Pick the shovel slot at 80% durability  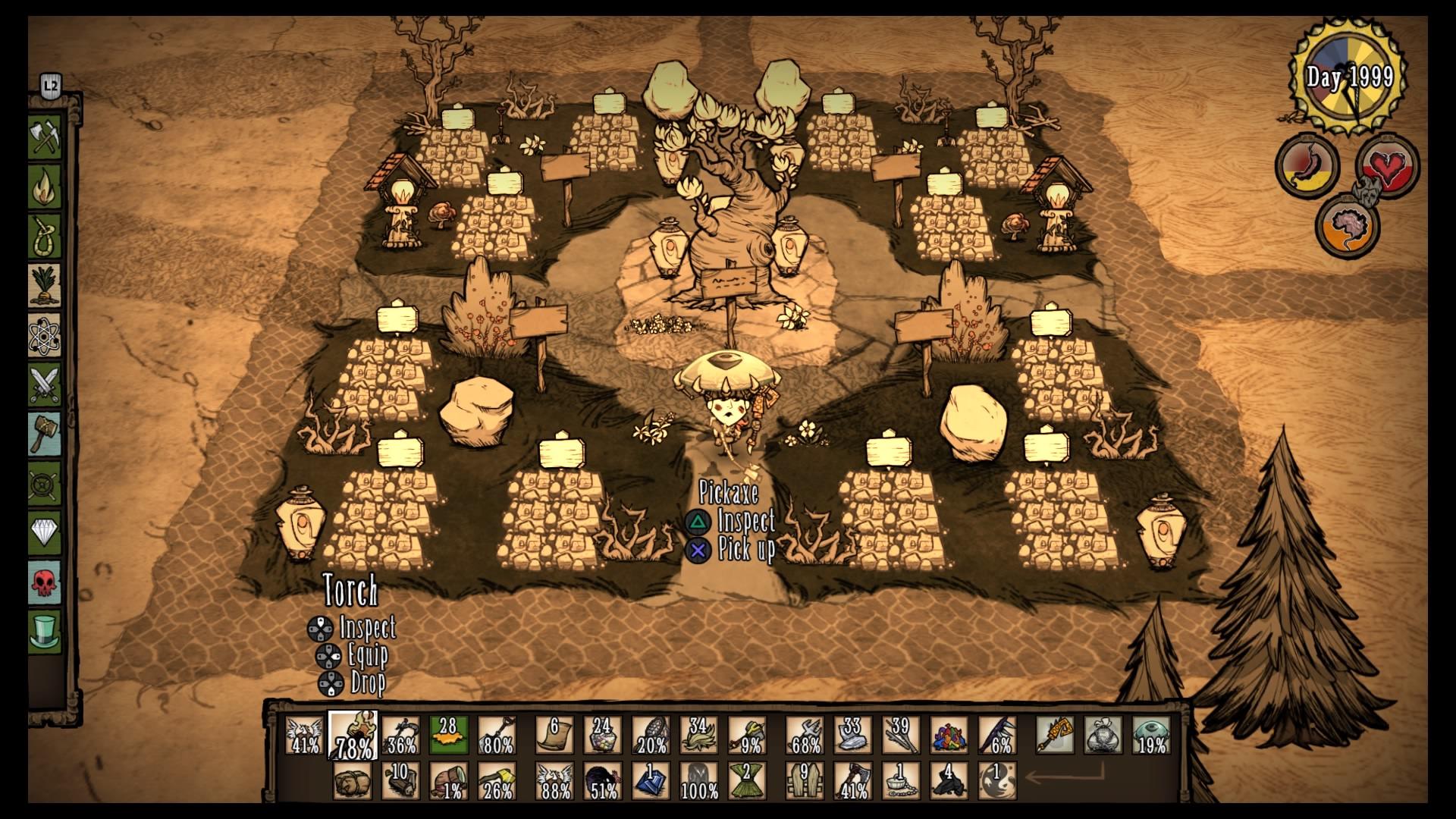coord(497,735)
